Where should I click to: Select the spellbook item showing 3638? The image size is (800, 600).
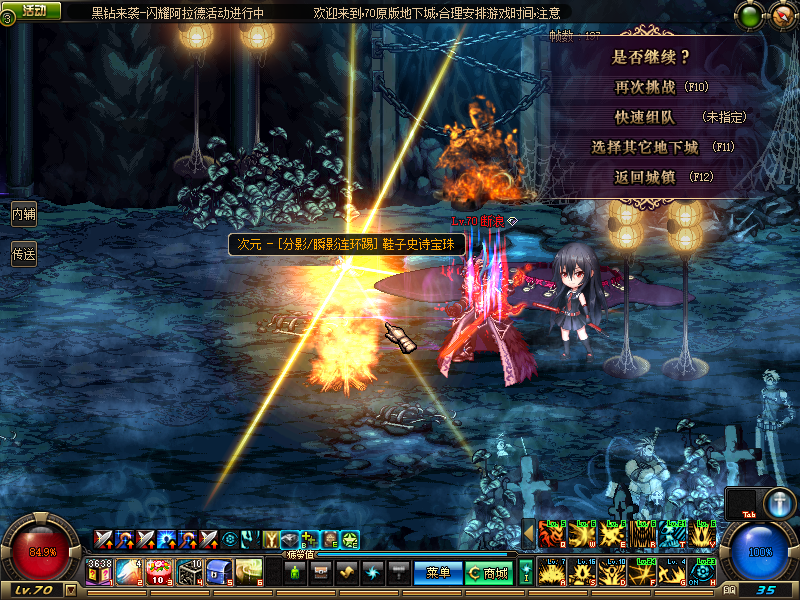[100, 572]
